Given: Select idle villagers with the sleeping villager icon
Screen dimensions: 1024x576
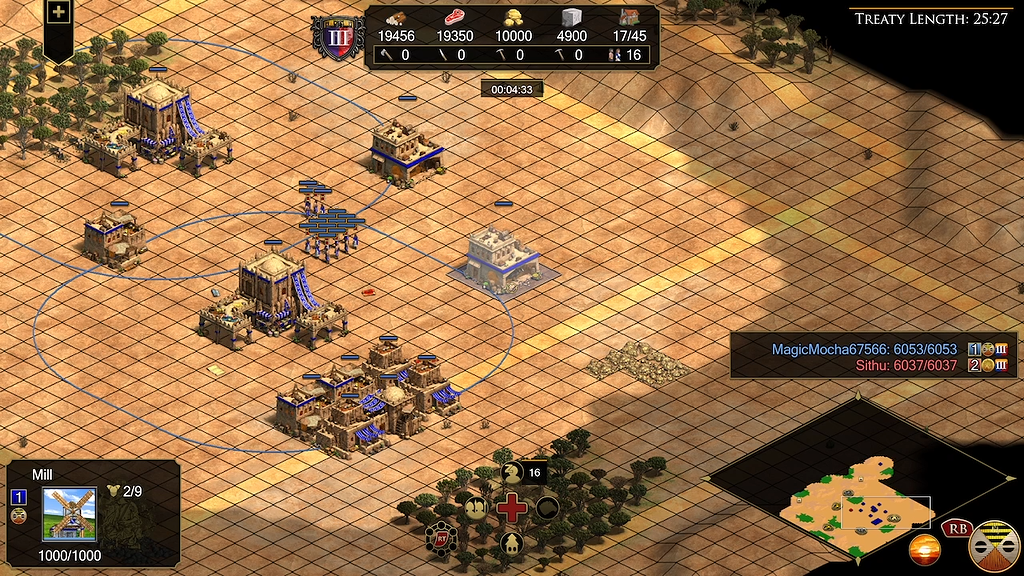Looking at the screenshot, I should tap(512, 472).
